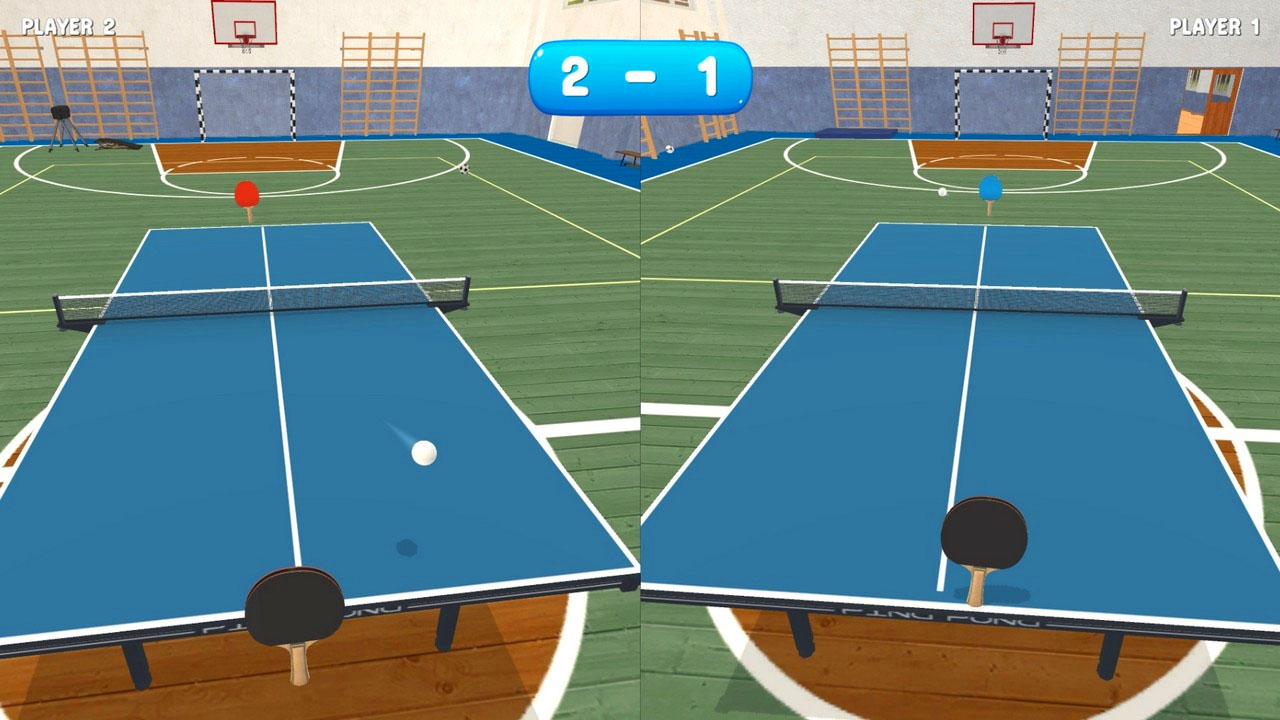This screenshot has width=1280, height=720.
Task: Click Player 1's black paddle
Action: pyautogui.click(x=985, y=530)
